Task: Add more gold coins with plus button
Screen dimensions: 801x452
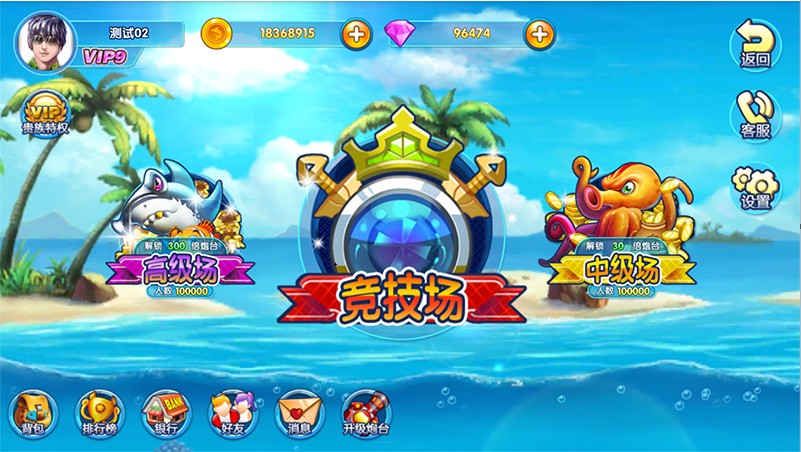Action: click(x=357, y=34)
